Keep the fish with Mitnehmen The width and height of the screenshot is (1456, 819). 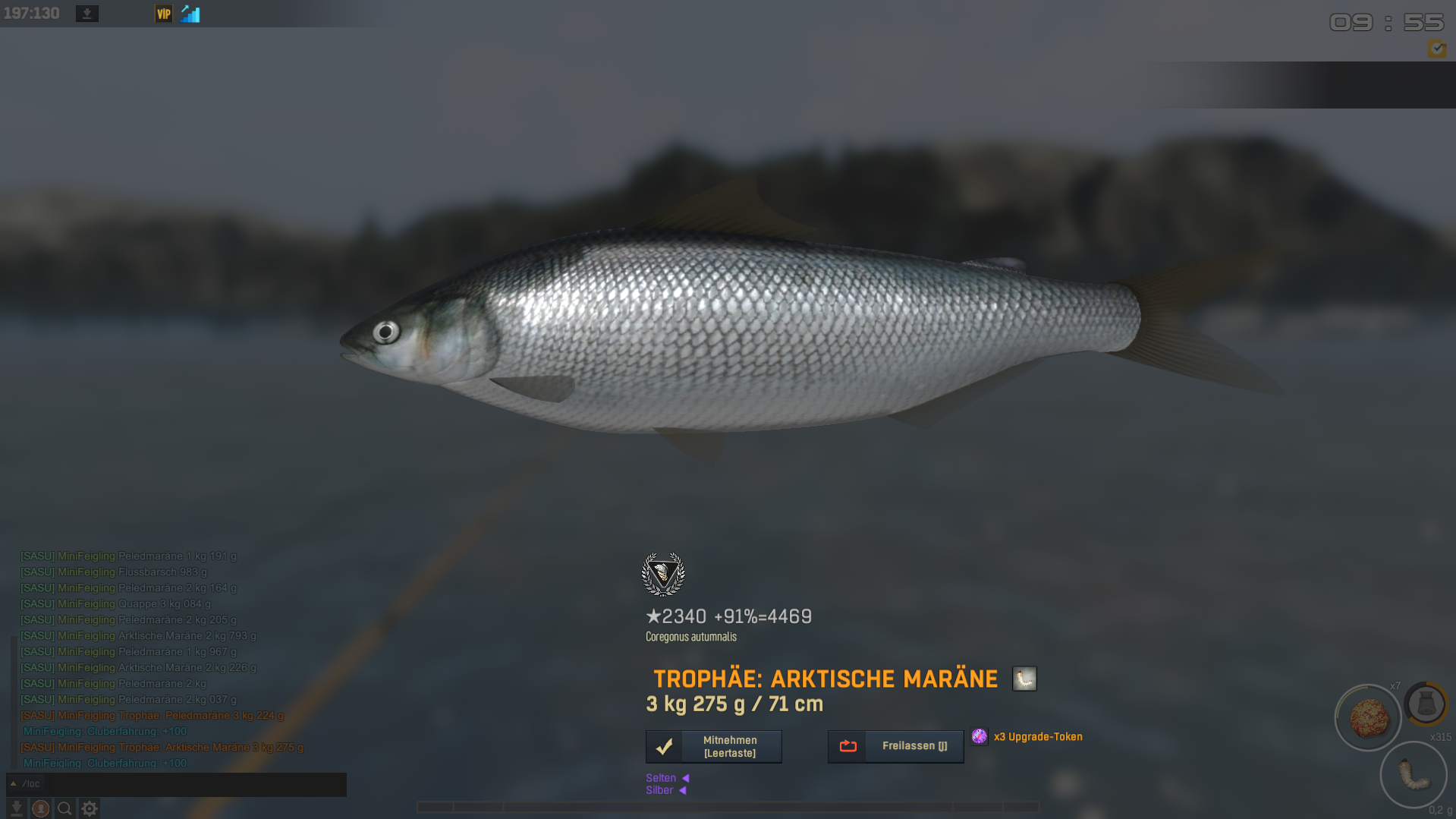pos(713,746)
